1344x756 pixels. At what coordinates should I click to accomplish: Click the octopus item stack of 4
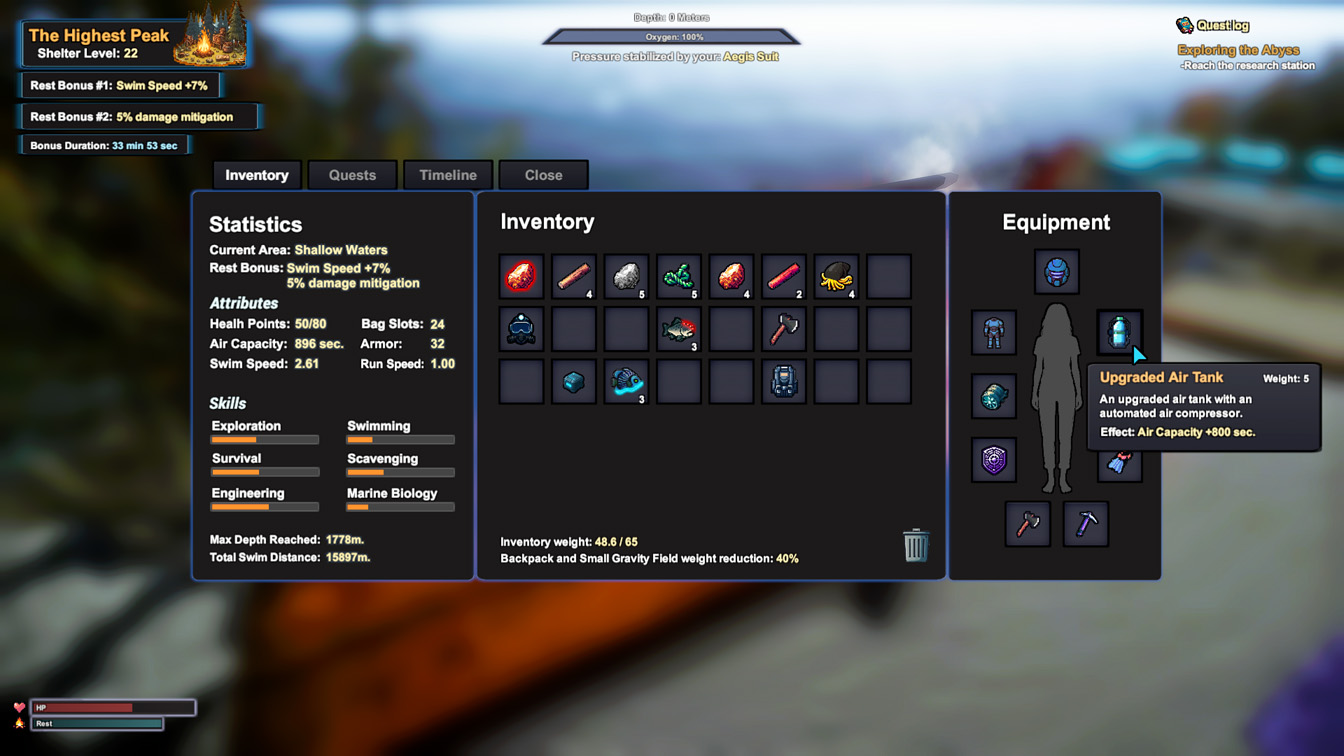836,277
